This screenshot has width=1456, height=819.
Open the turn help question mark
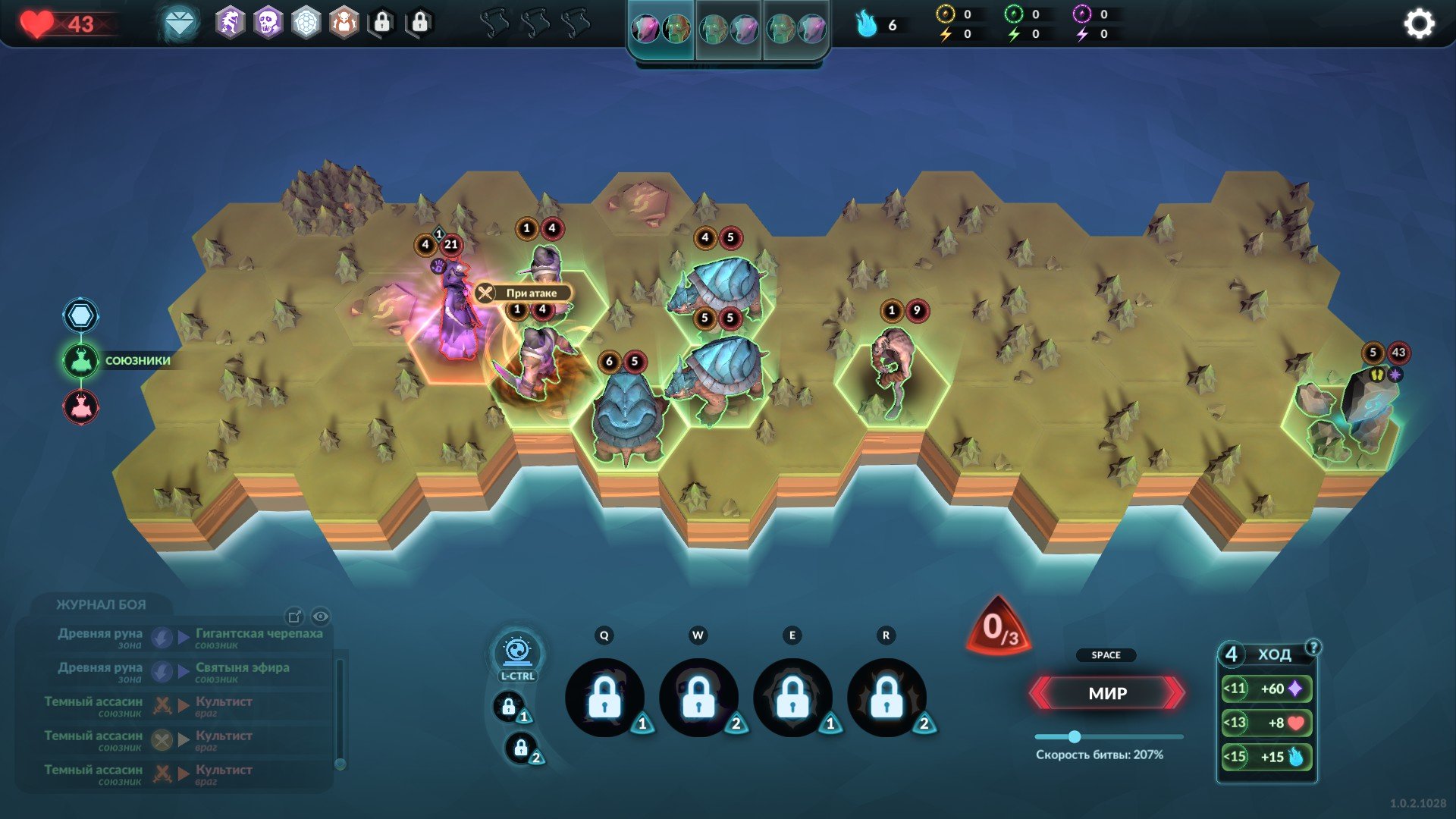(1313, 647)
